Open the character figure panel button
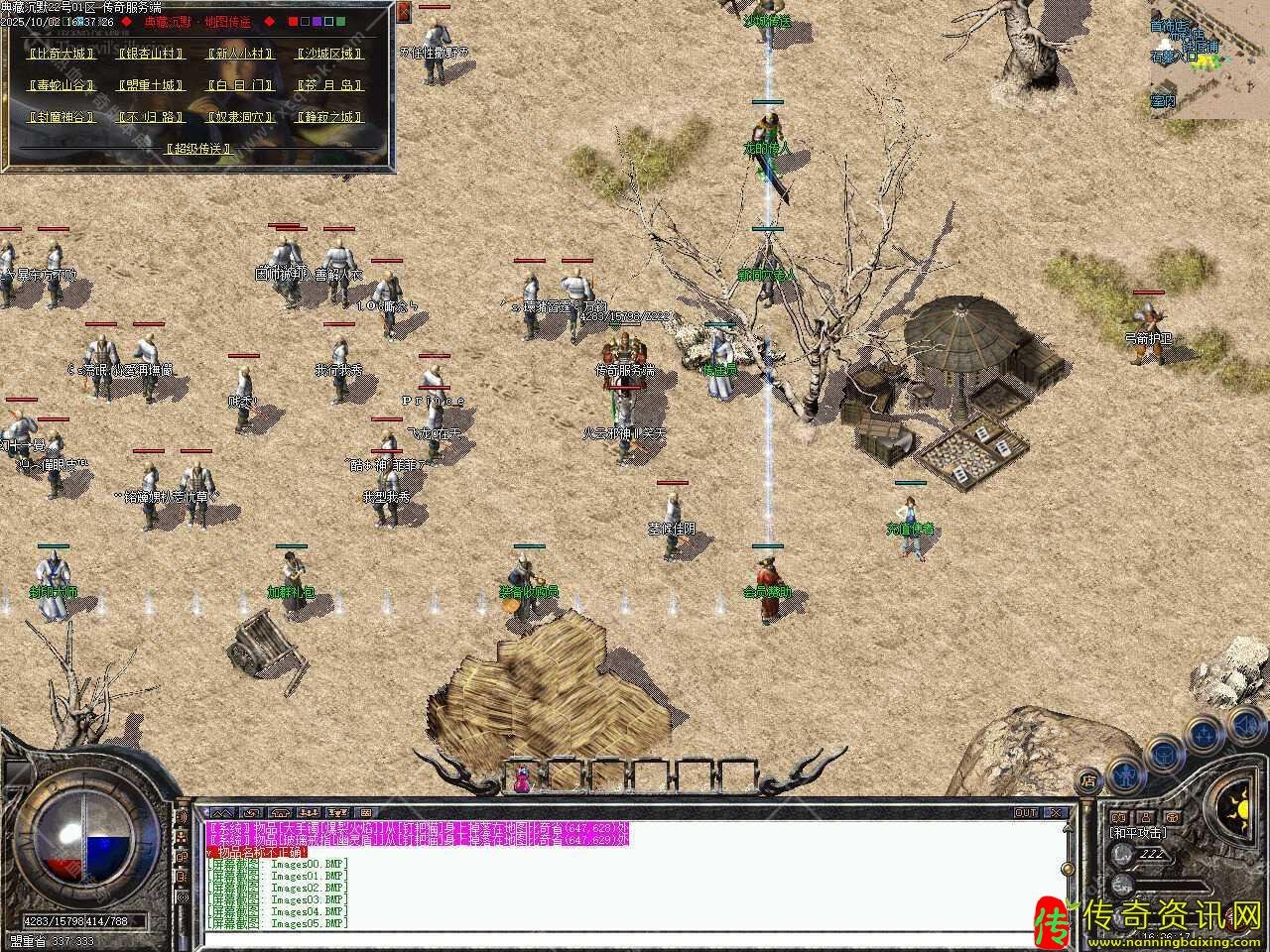The image size is (1270, 952). point(1125,772)
